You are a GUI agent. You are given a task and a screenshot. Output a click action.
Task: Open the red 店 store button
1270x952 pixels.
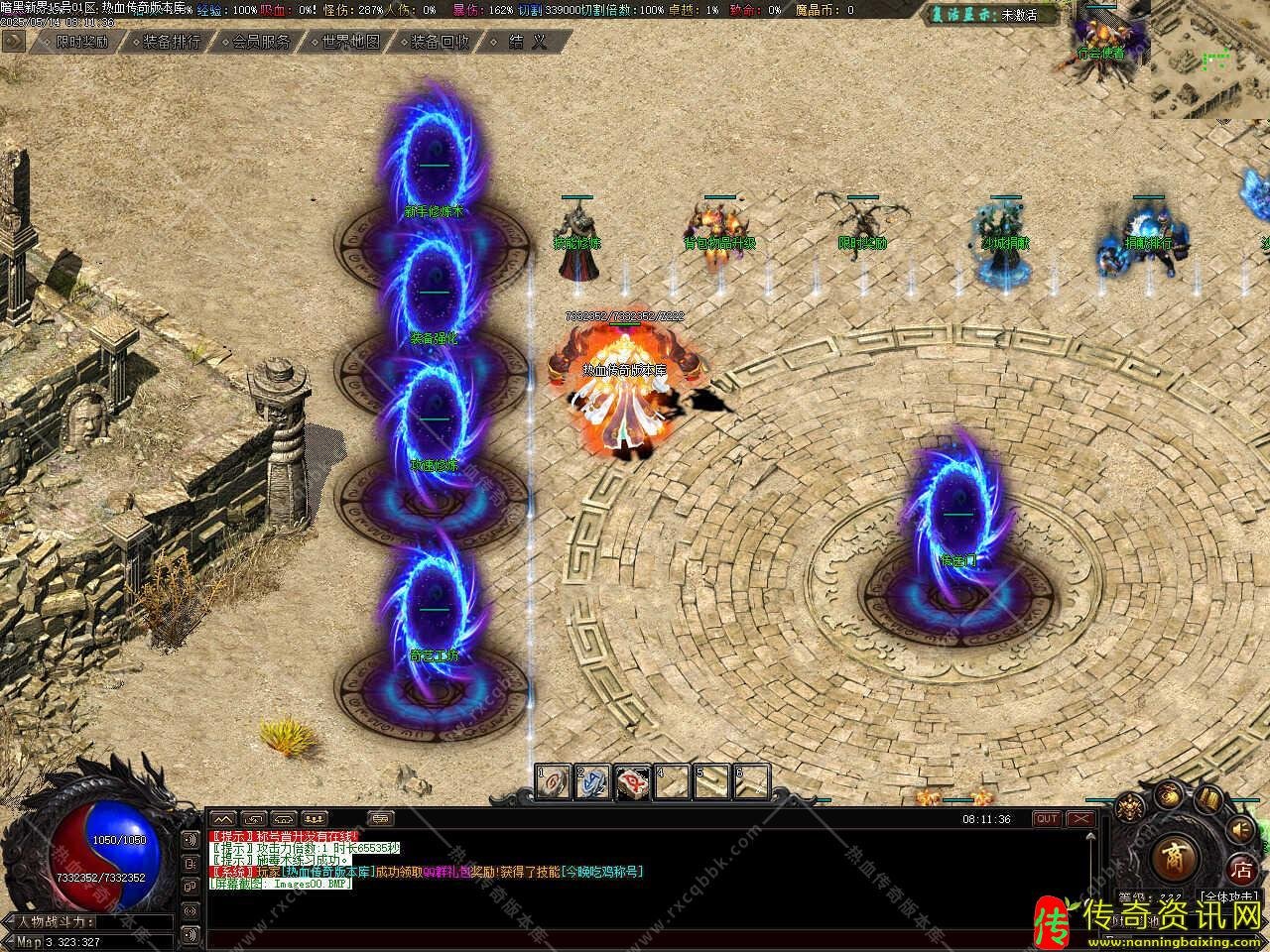coord(1240,870)
